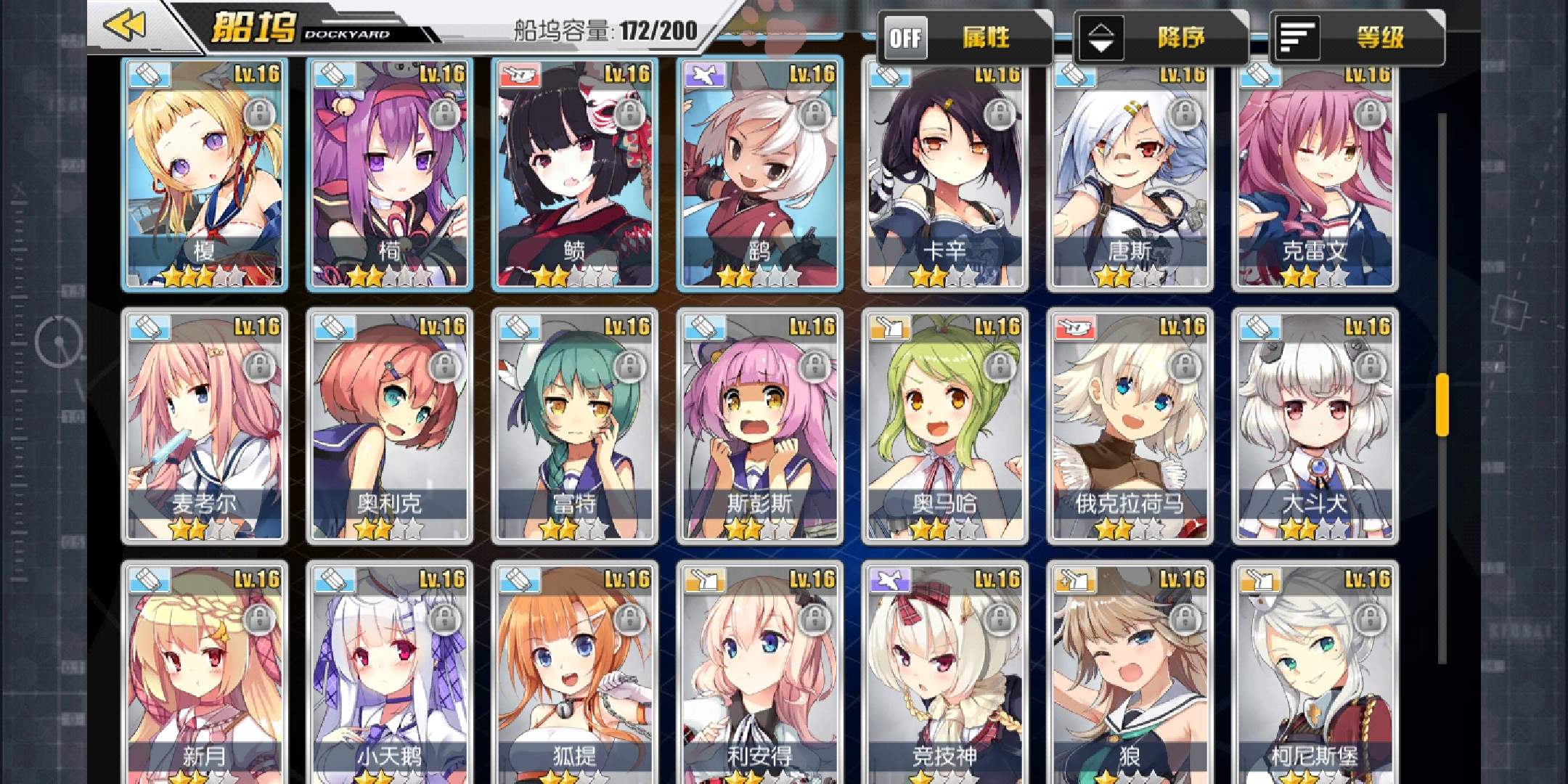
Task: Open the 奥利克 ship card
Action: (x=389, y=427)
